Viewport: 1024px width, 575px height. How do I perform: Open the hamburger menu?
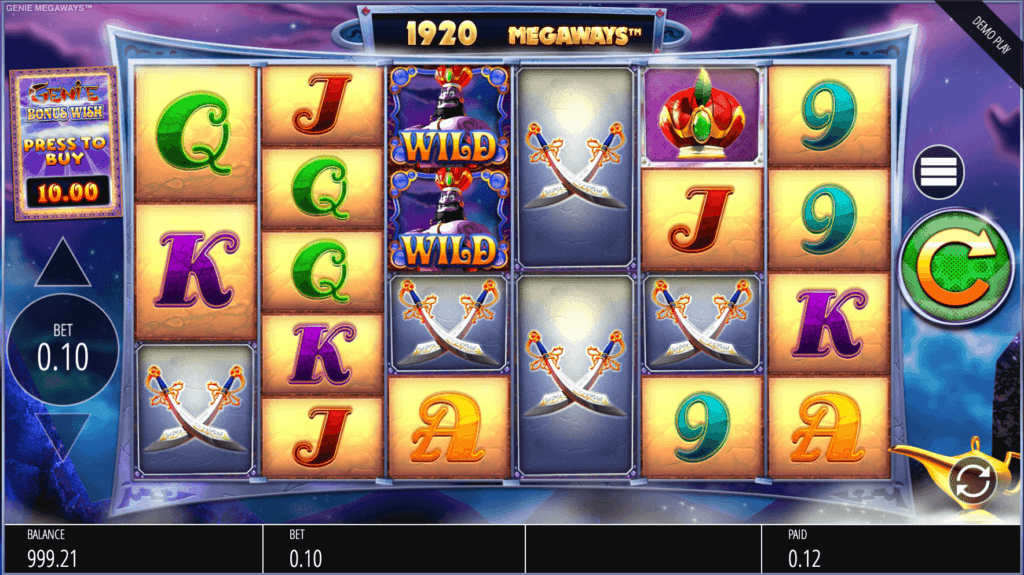pyautogui.click(x=938, y=171)
